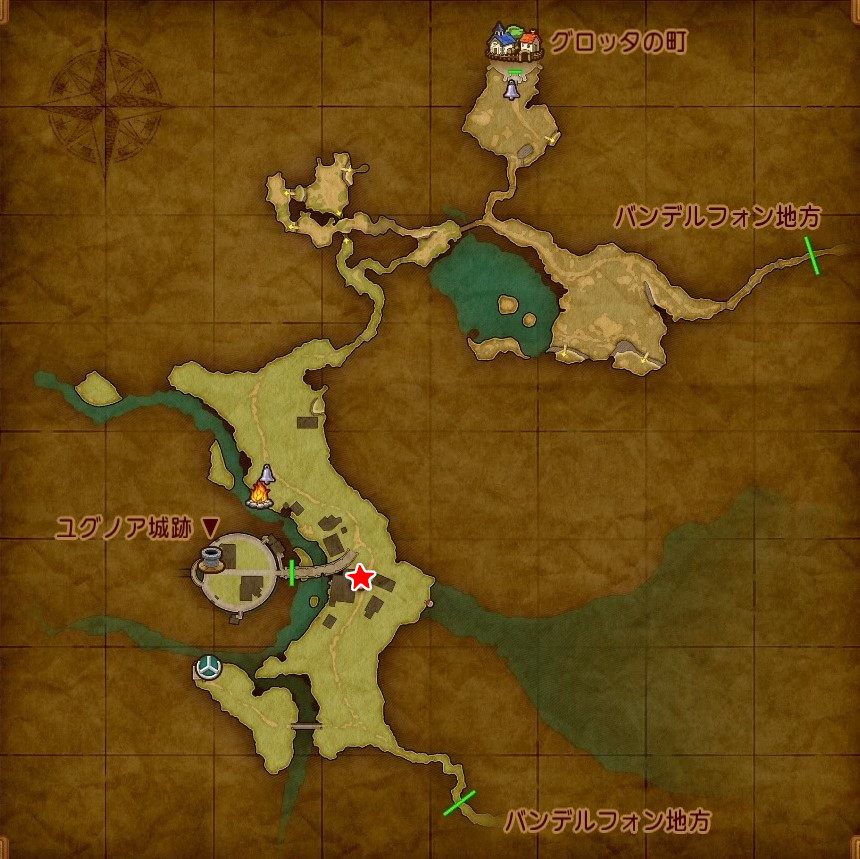Click the green exit line beside the castle ruins
This screenshot has width=860, height=859.
click(x=292, y=573)
